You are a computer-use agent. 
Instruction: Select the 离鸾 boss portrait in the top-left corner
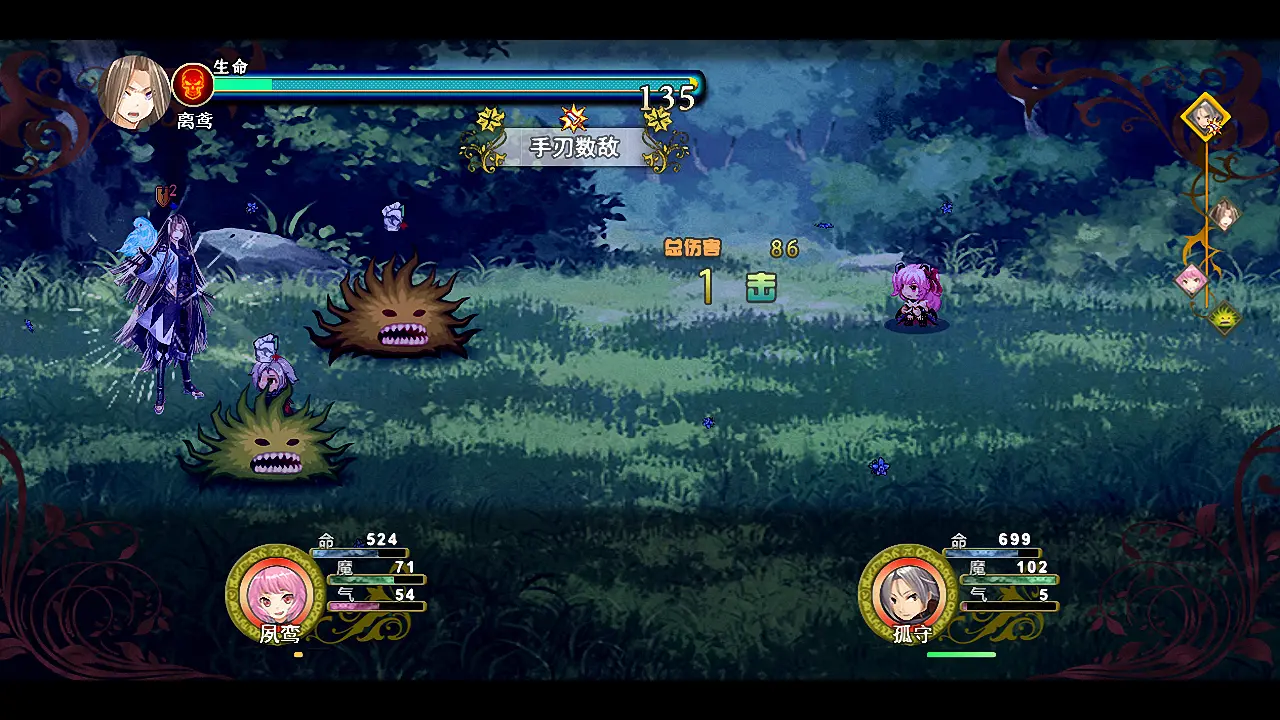(137, 91)
